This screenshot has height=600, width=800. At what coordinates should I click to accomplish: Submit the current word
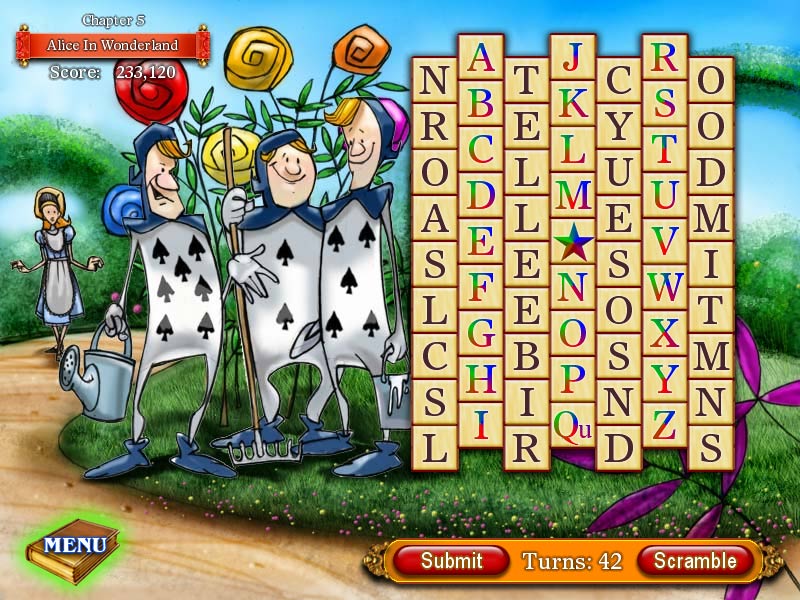coord(451,561)
